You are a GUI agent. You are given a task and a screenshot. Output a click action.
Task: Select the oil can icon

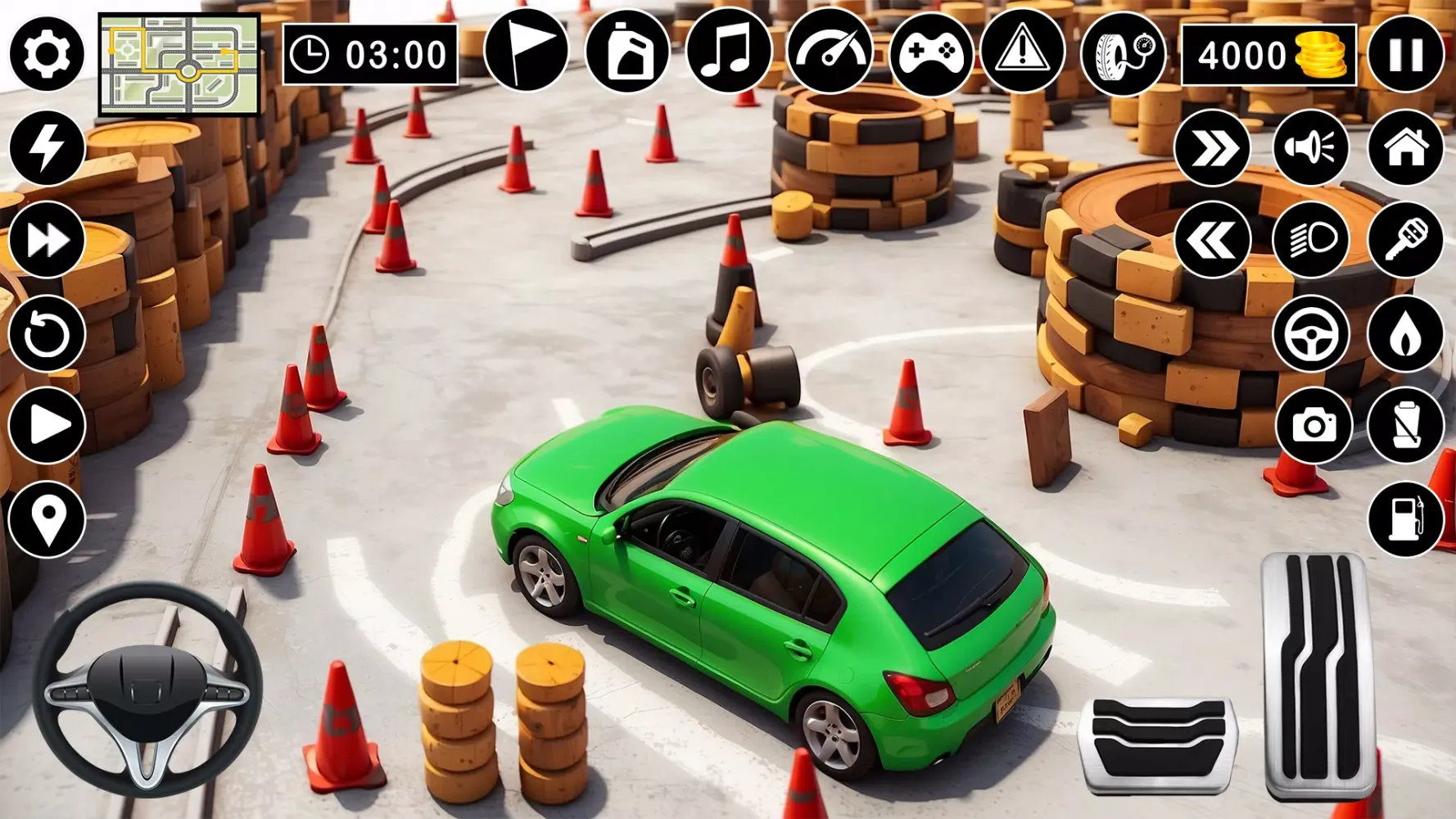pos(628,53)
